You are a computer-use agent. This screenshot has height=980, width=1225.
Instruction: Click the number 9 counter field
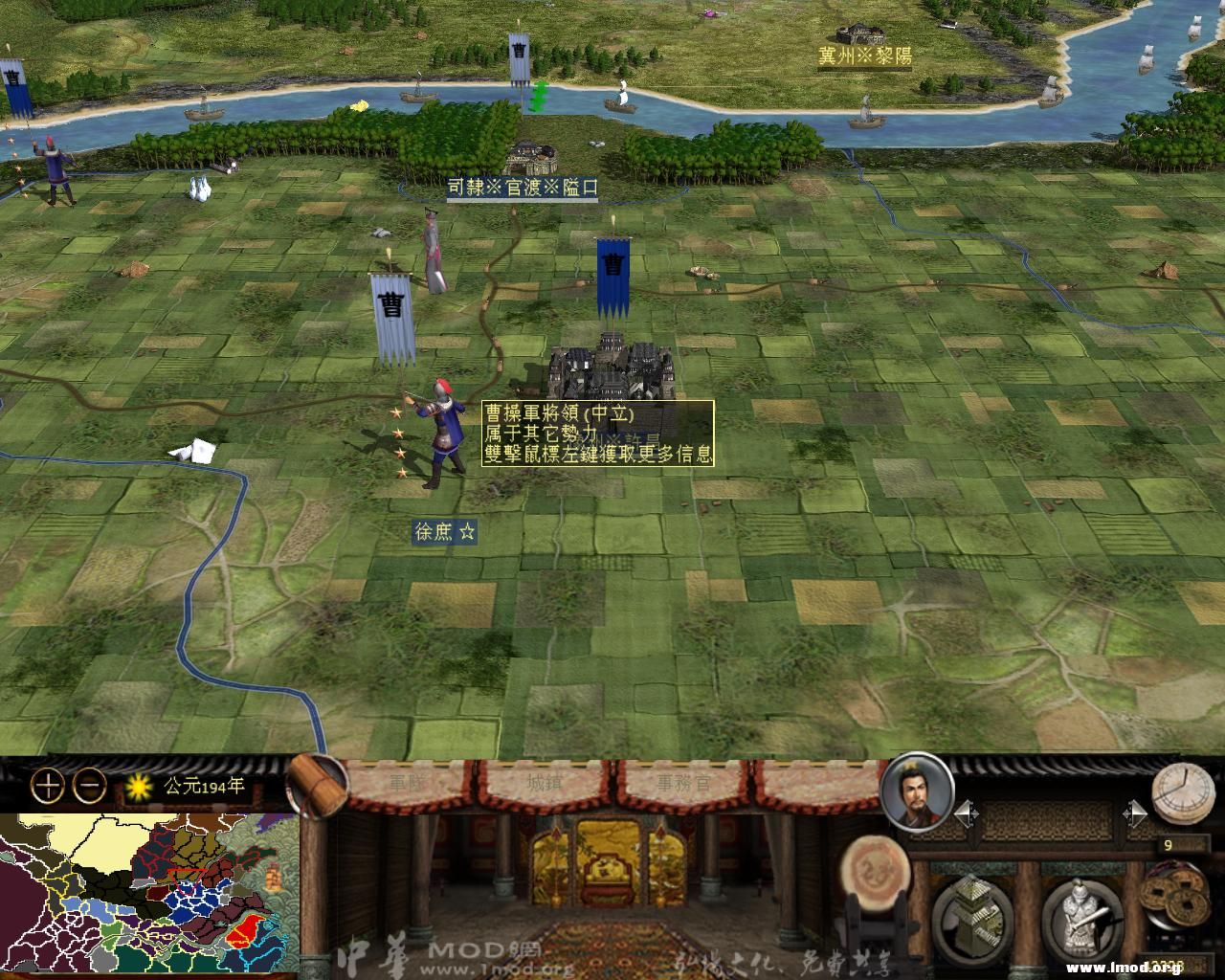click(1169, 845)
